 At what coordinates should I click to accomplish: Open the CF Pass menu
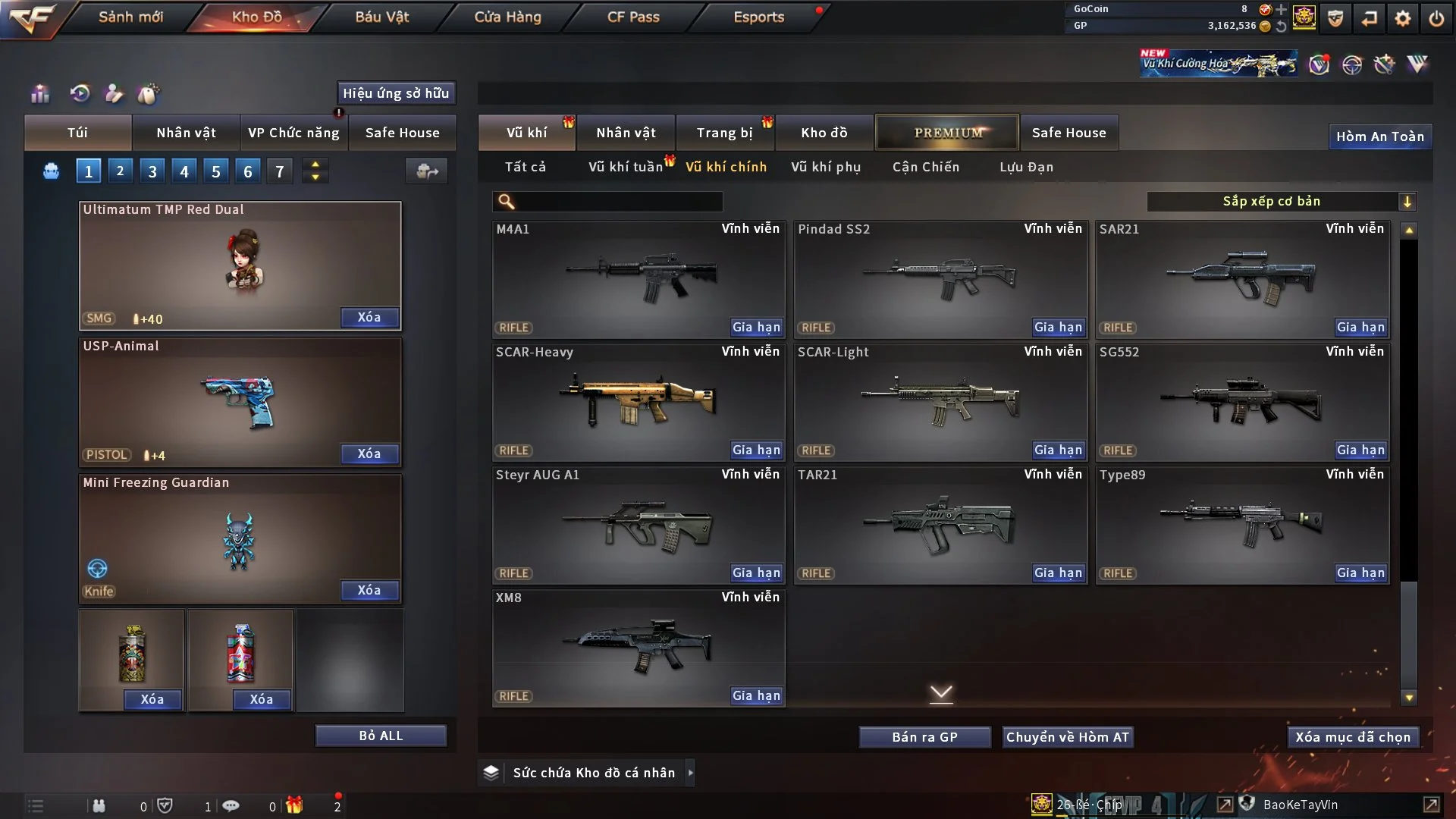[x=633, y=17]
